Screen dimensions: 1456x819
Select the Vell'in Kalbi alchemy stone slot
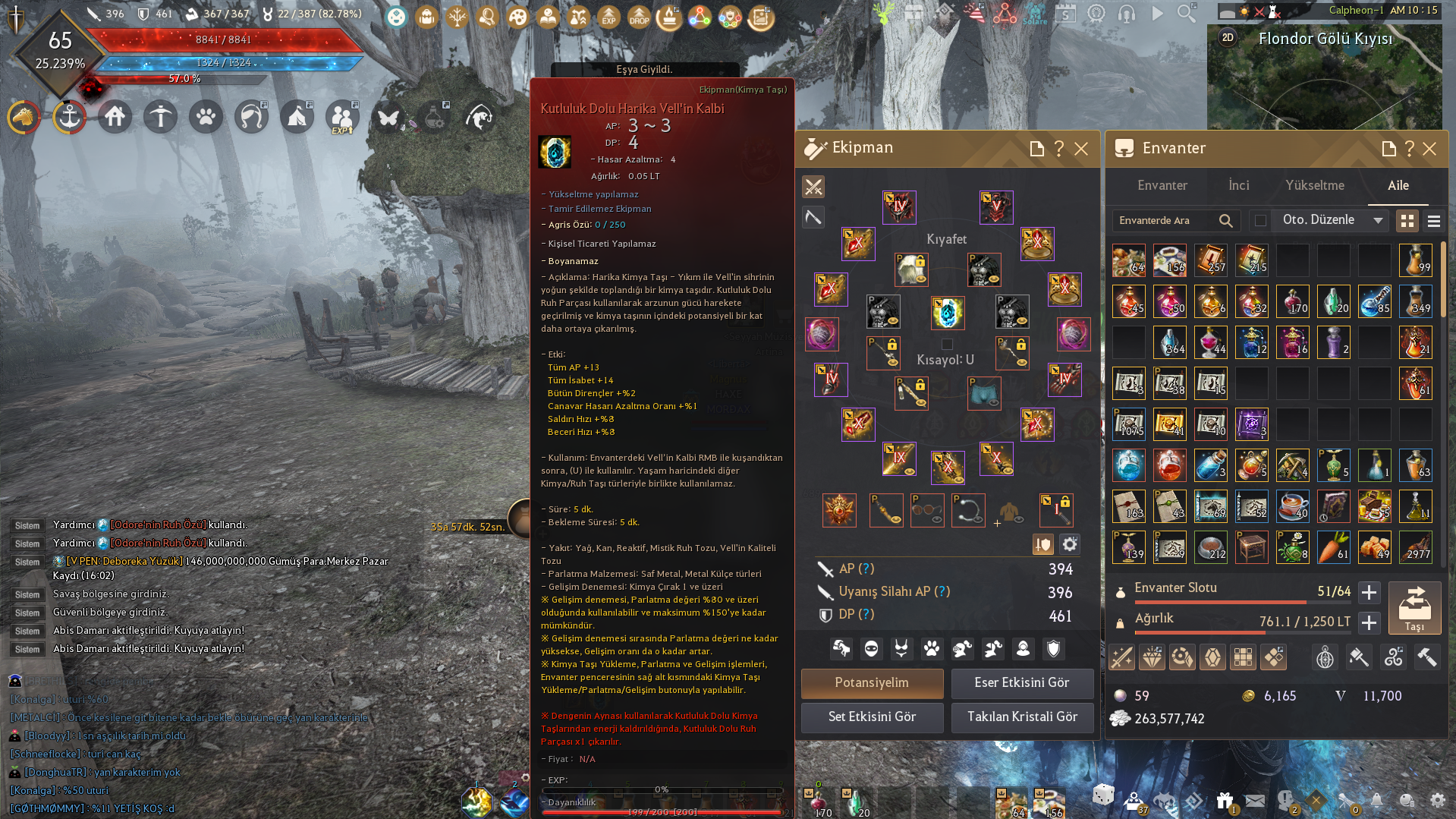948,313
